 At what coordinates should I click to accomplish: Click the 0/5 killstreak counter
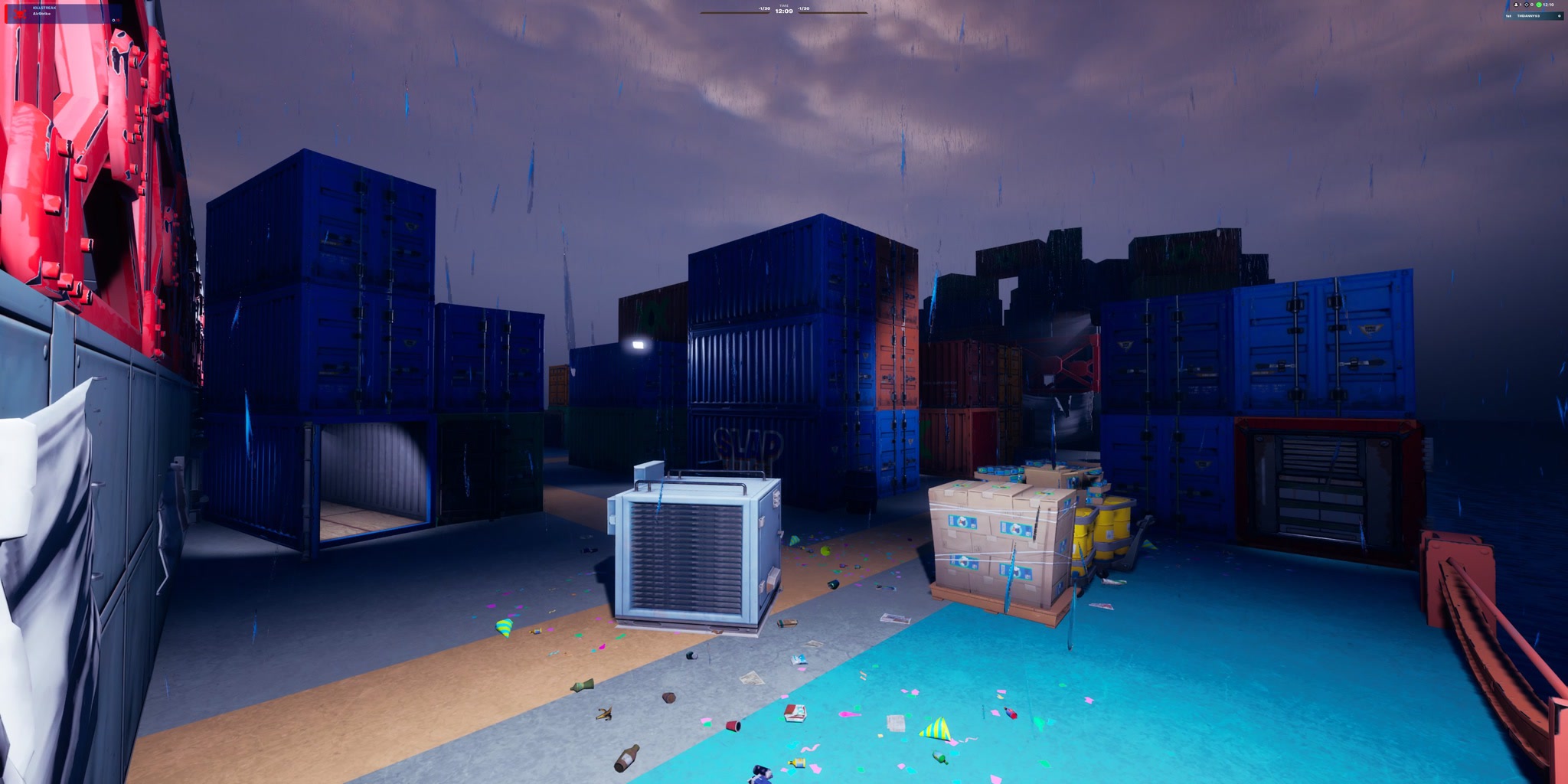click(x=115, y=20)
